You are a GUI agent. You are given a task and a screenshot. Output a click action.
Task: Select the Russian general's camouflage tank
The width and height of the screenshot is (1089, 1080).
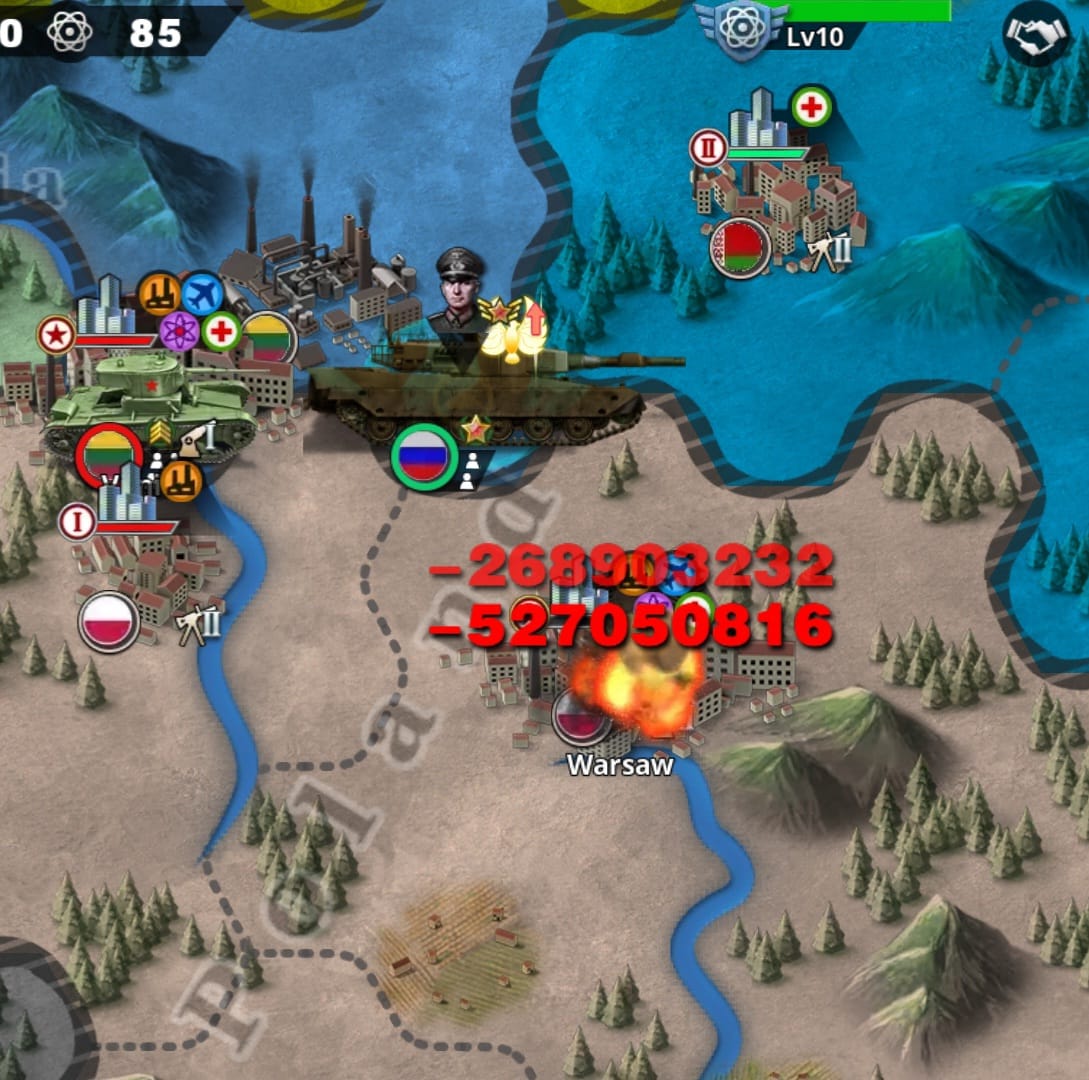[478, 390]
